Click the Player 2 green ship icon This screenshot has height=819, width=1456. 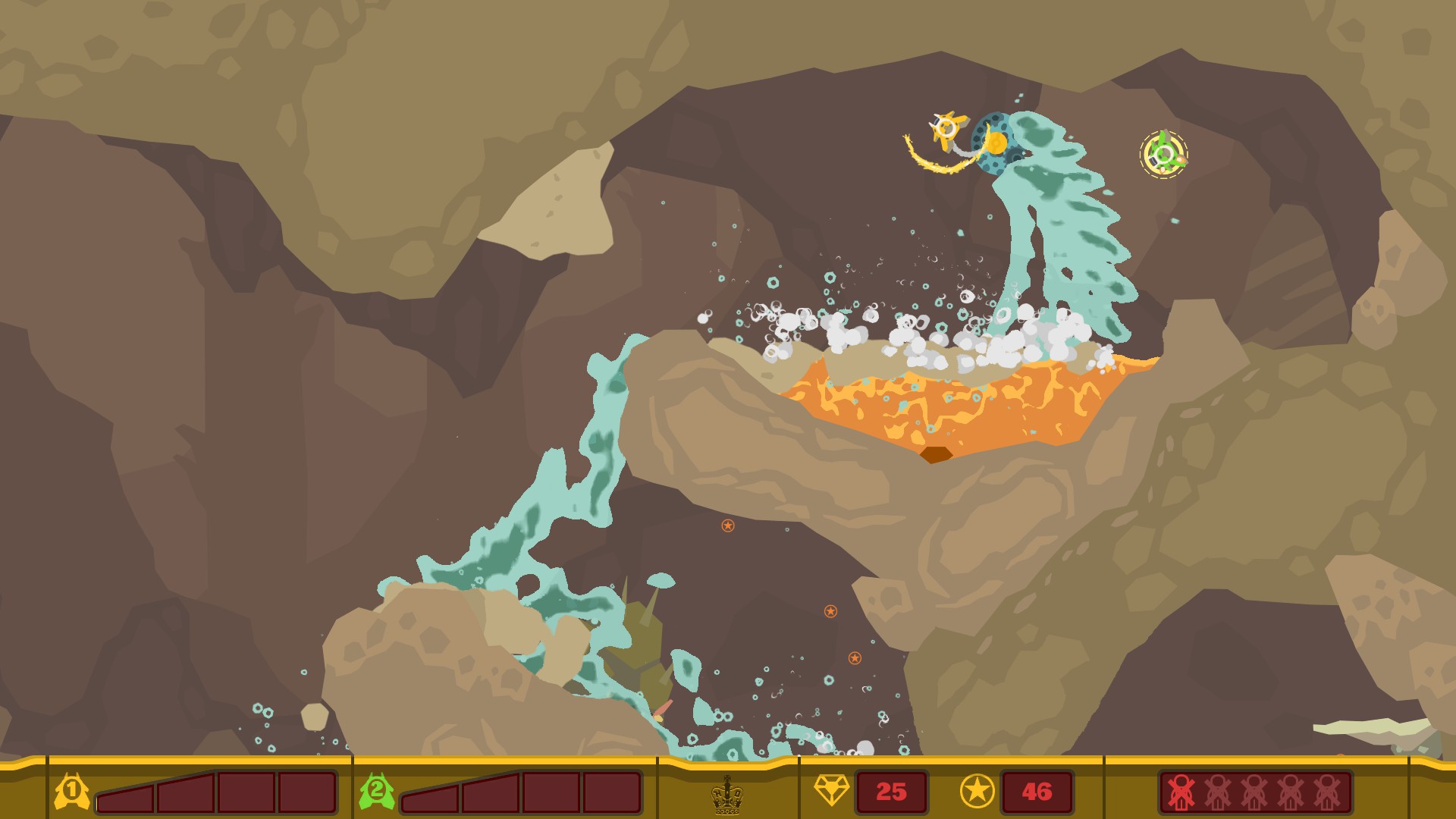pos(376,791)
